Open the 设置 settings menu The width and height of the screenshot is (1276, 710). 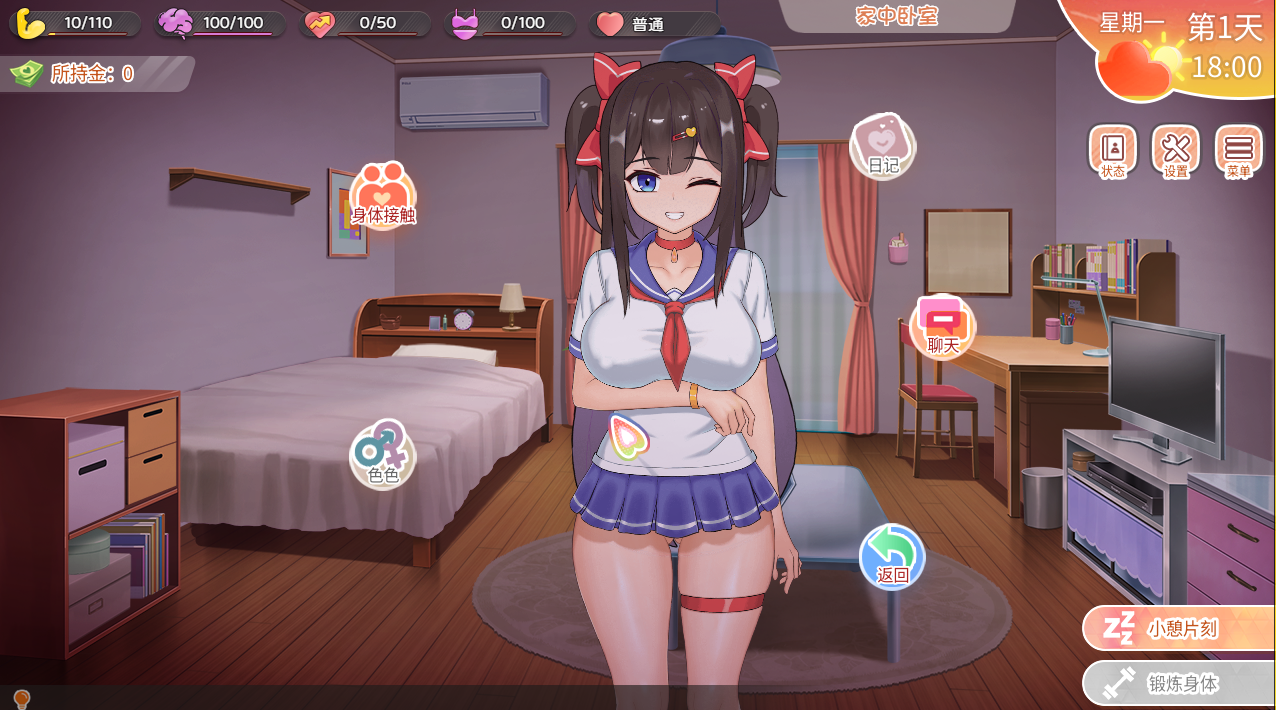pos(1175,152)
